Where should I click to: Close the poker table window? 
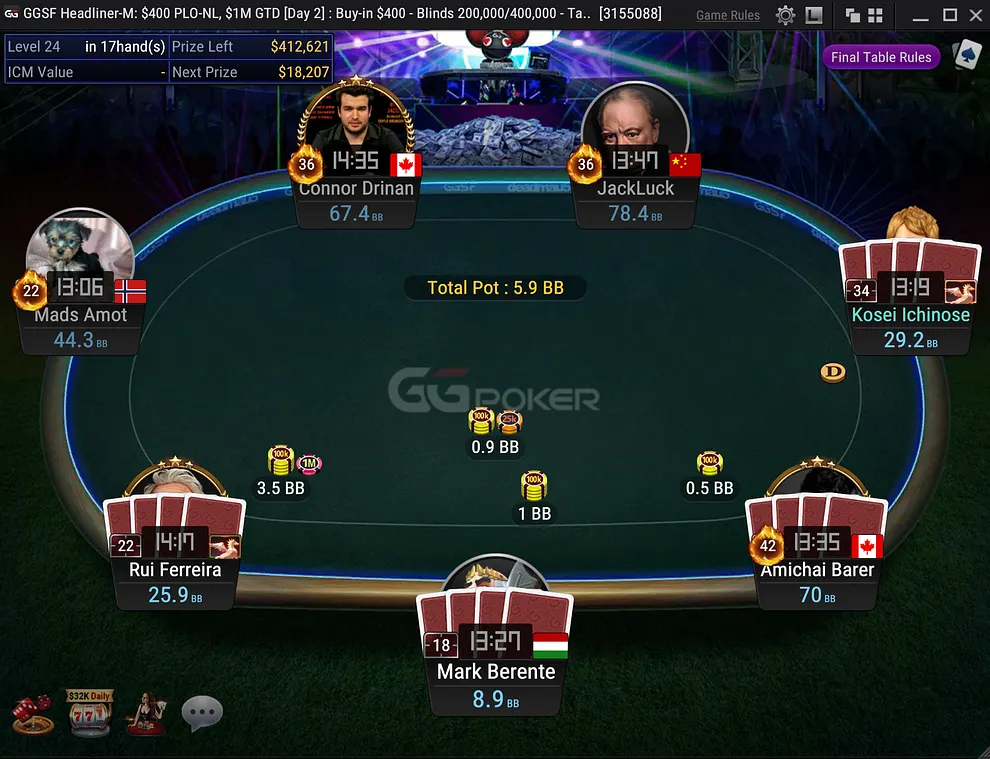coord(976,15)
